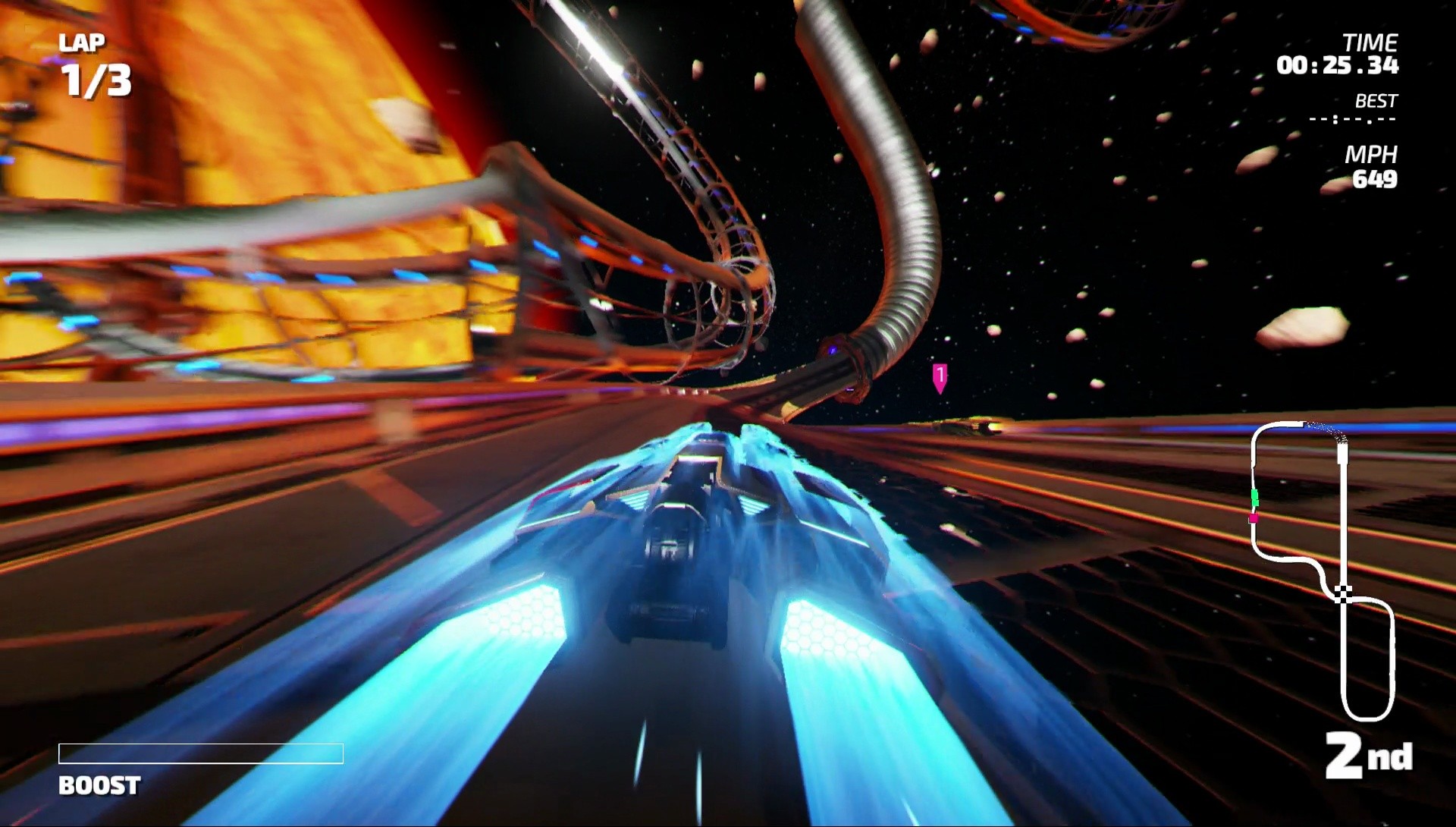Viewport: 1456px width, 827px height.
Task: Select the TIME header label
Action: (x=1373, y=43)
